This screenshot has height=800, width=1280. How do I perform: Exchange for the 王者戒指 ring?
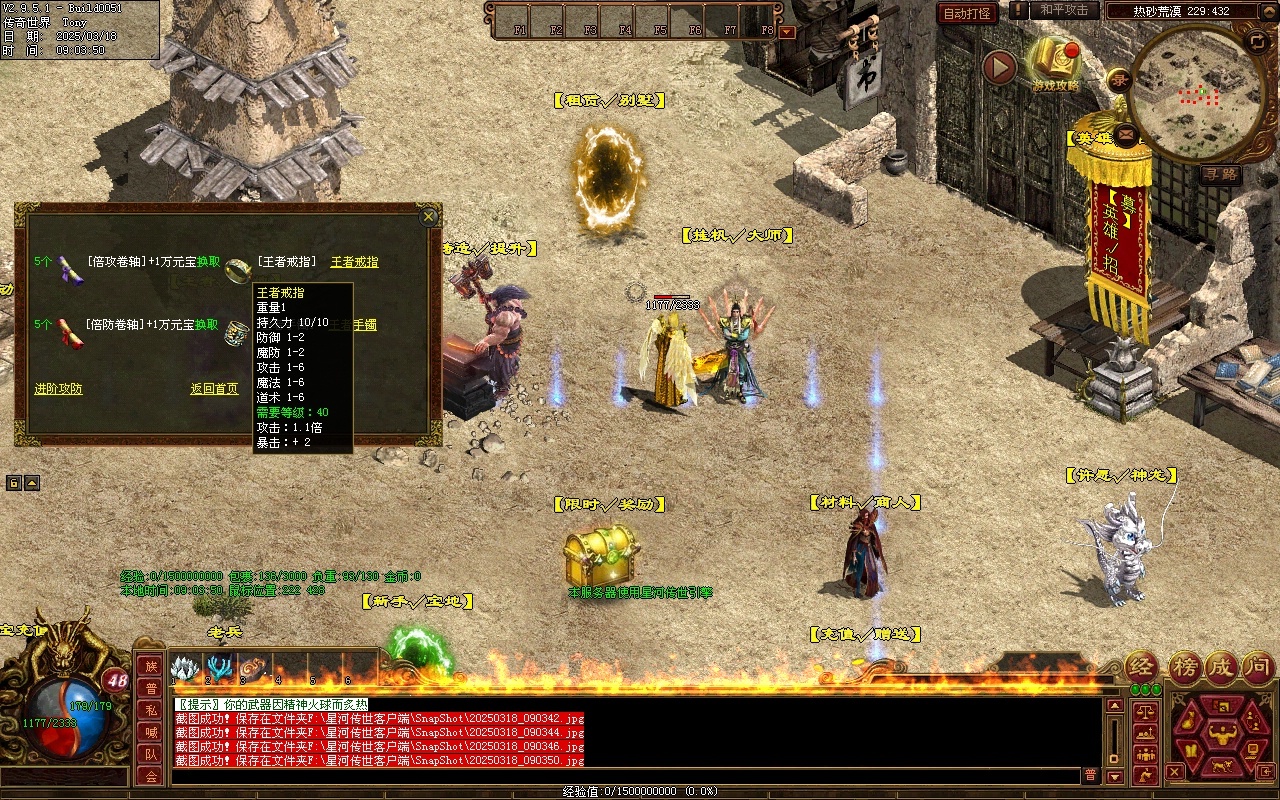pyautogui.click(x=354, y=262)
